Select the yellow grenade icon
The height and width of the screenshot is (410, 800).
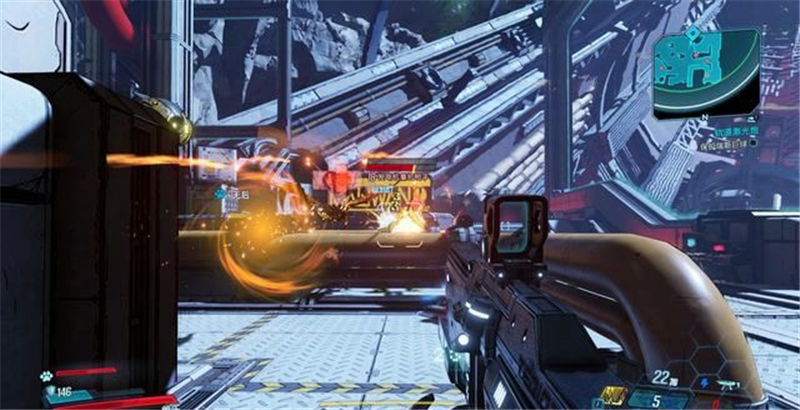pos(614,395)
